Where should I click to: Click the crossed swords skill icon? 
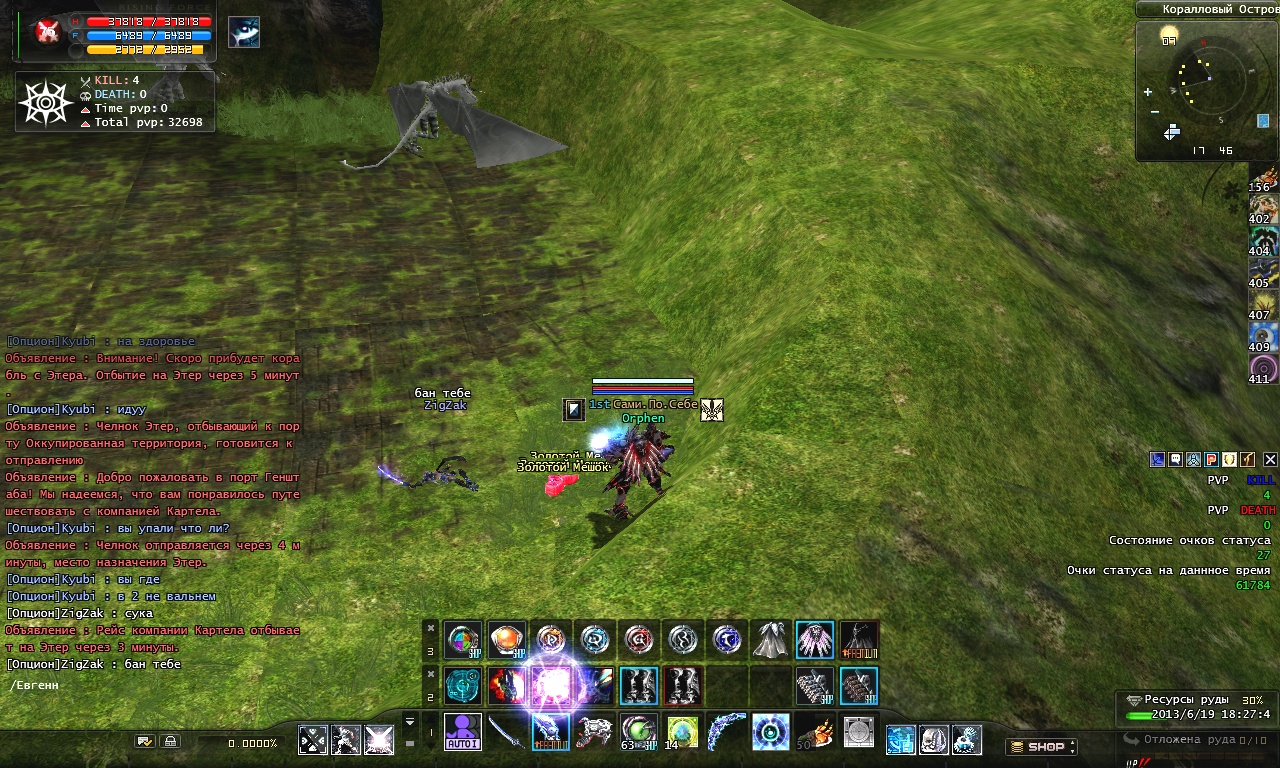click(x=314, y=740)
